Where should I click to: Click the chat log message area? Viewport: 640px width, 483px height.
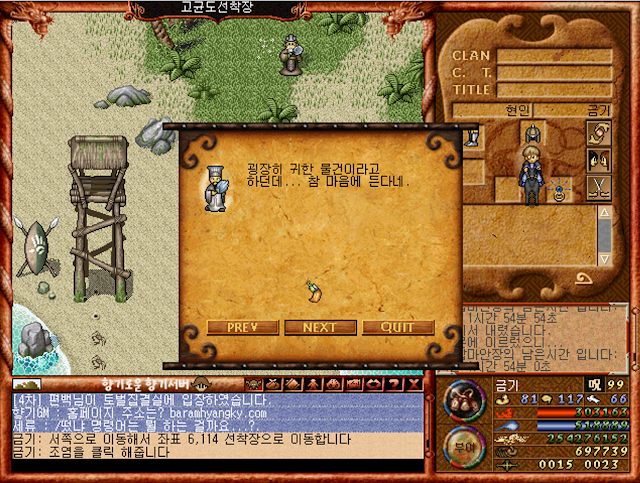click(215, 425)
